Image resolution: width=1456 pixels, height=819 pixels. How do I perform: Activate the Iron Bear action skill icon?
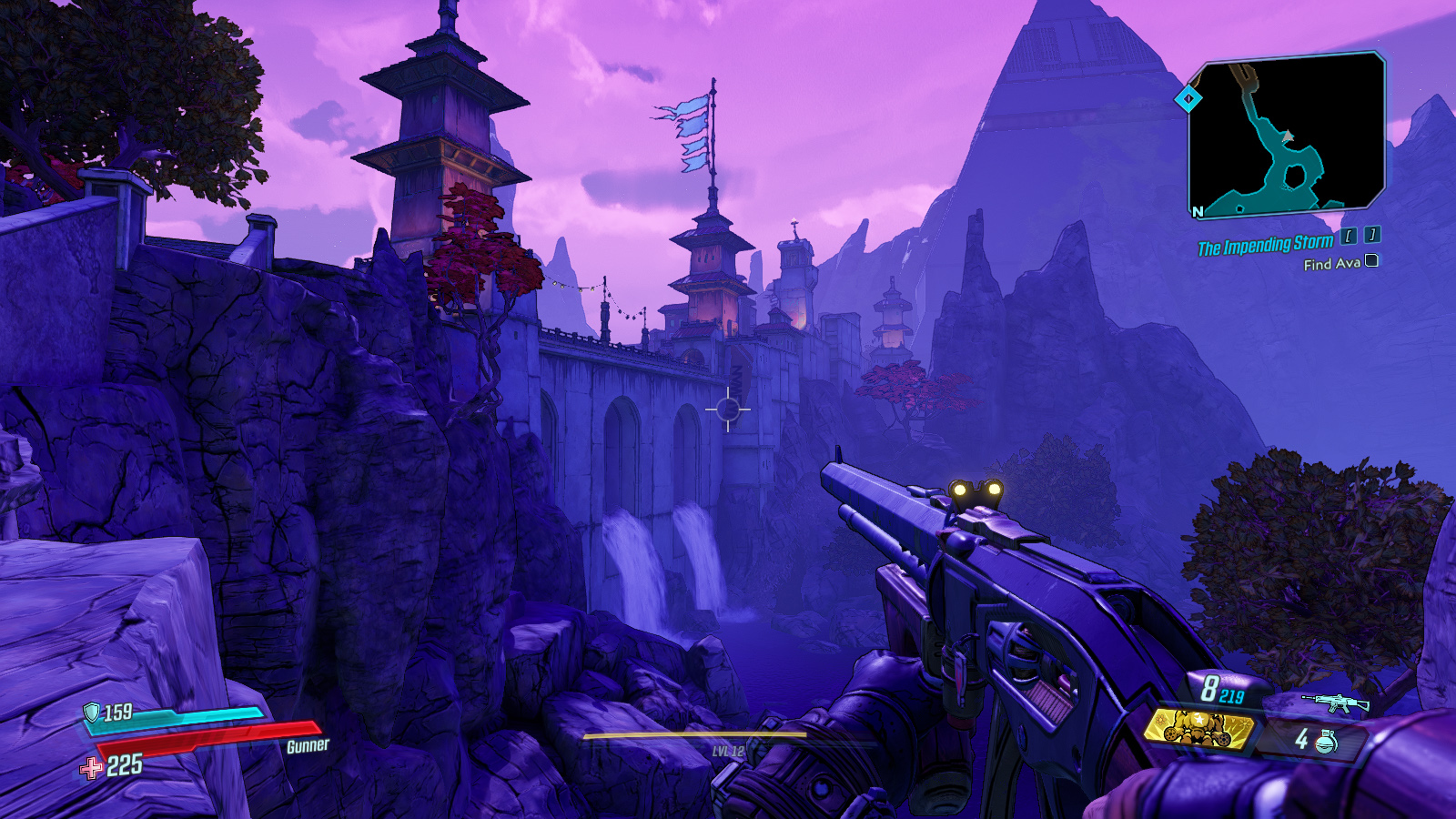point(1198,728)
